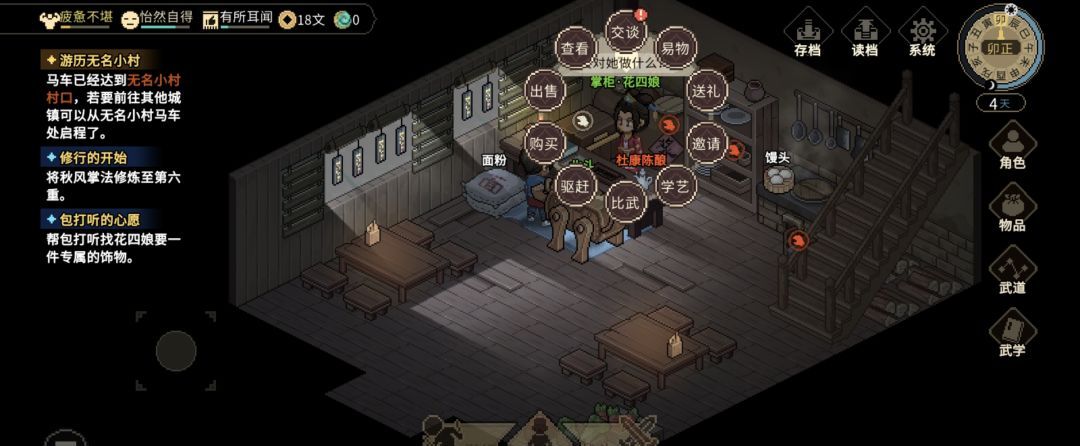
Task: Open the 角色 character sheet
Action: point(1012,145)
